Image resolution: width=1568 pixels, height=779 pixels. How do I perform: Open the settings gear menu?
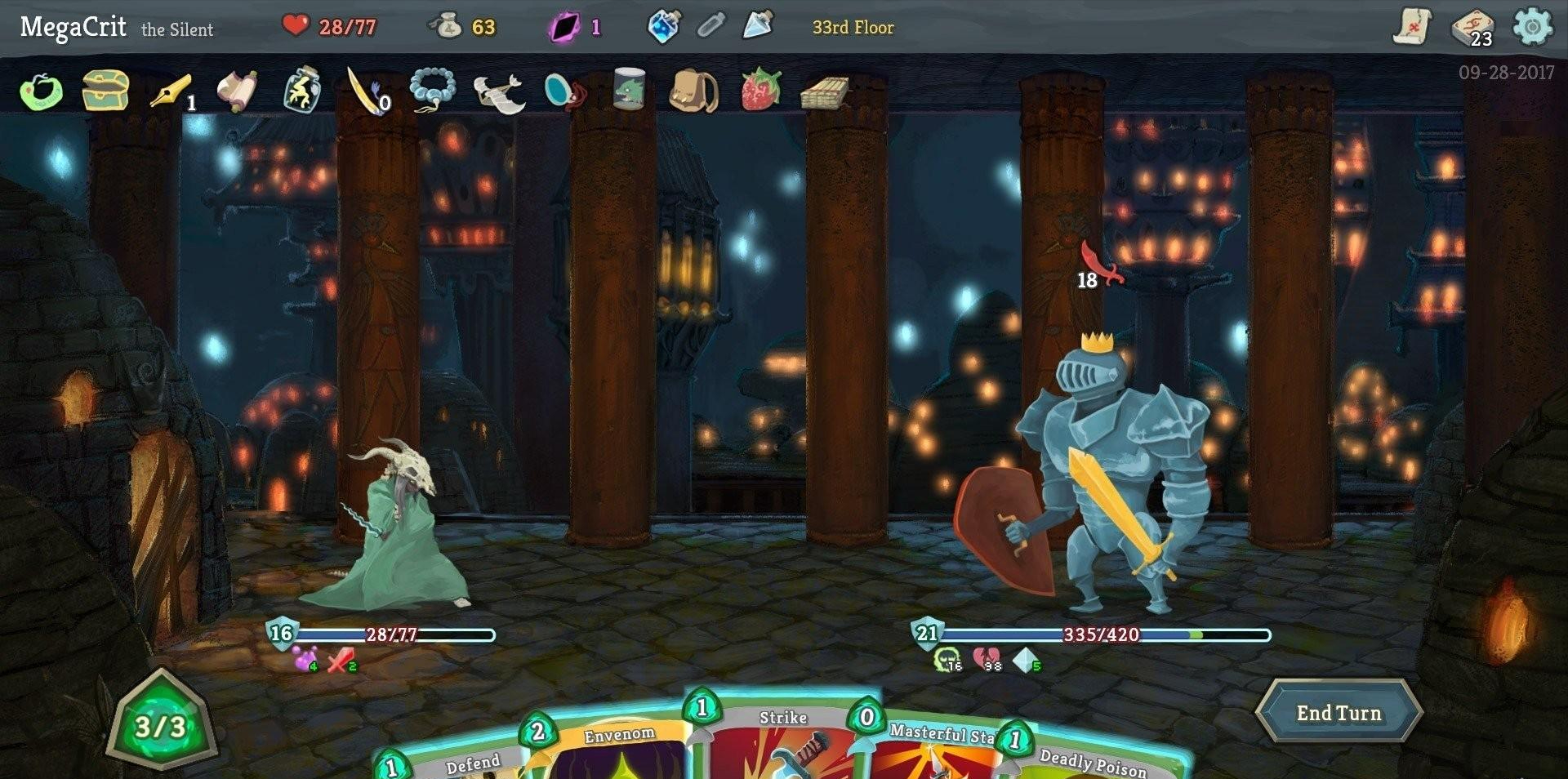pyautogui.click(x=1532, y=28)
